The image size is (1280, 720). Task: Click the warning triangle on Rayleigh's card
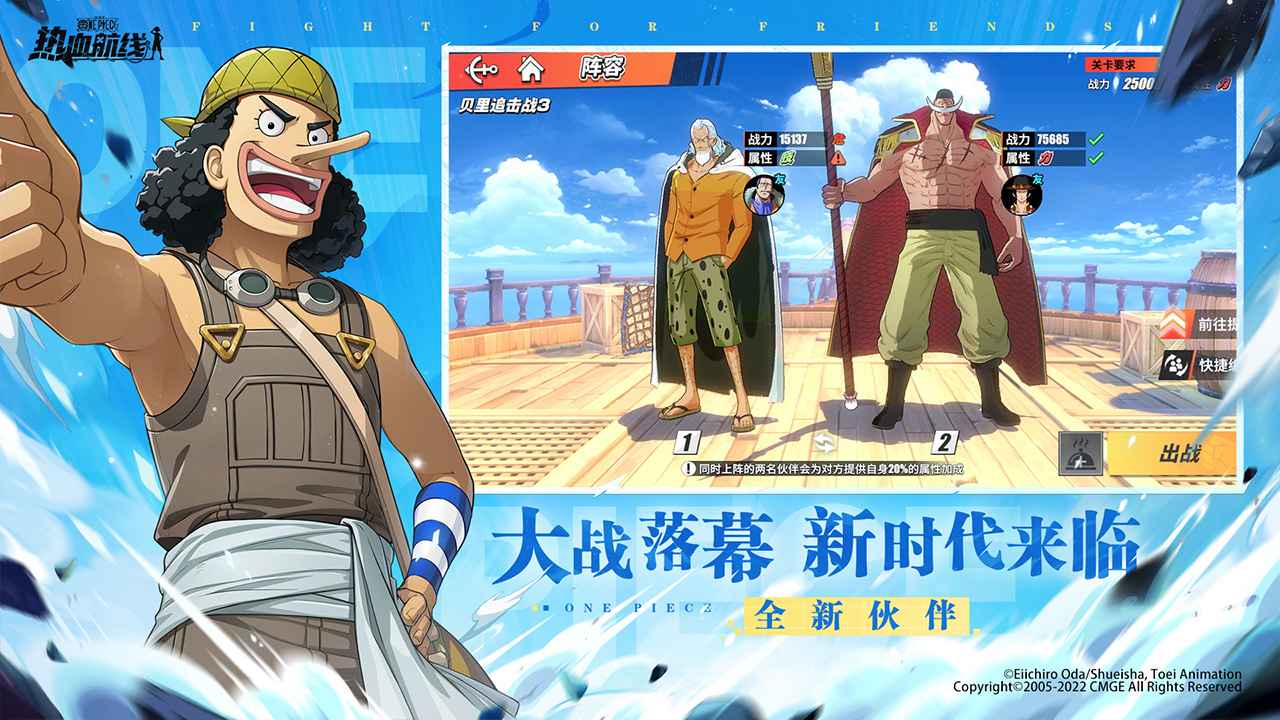[x=838, y=158]
